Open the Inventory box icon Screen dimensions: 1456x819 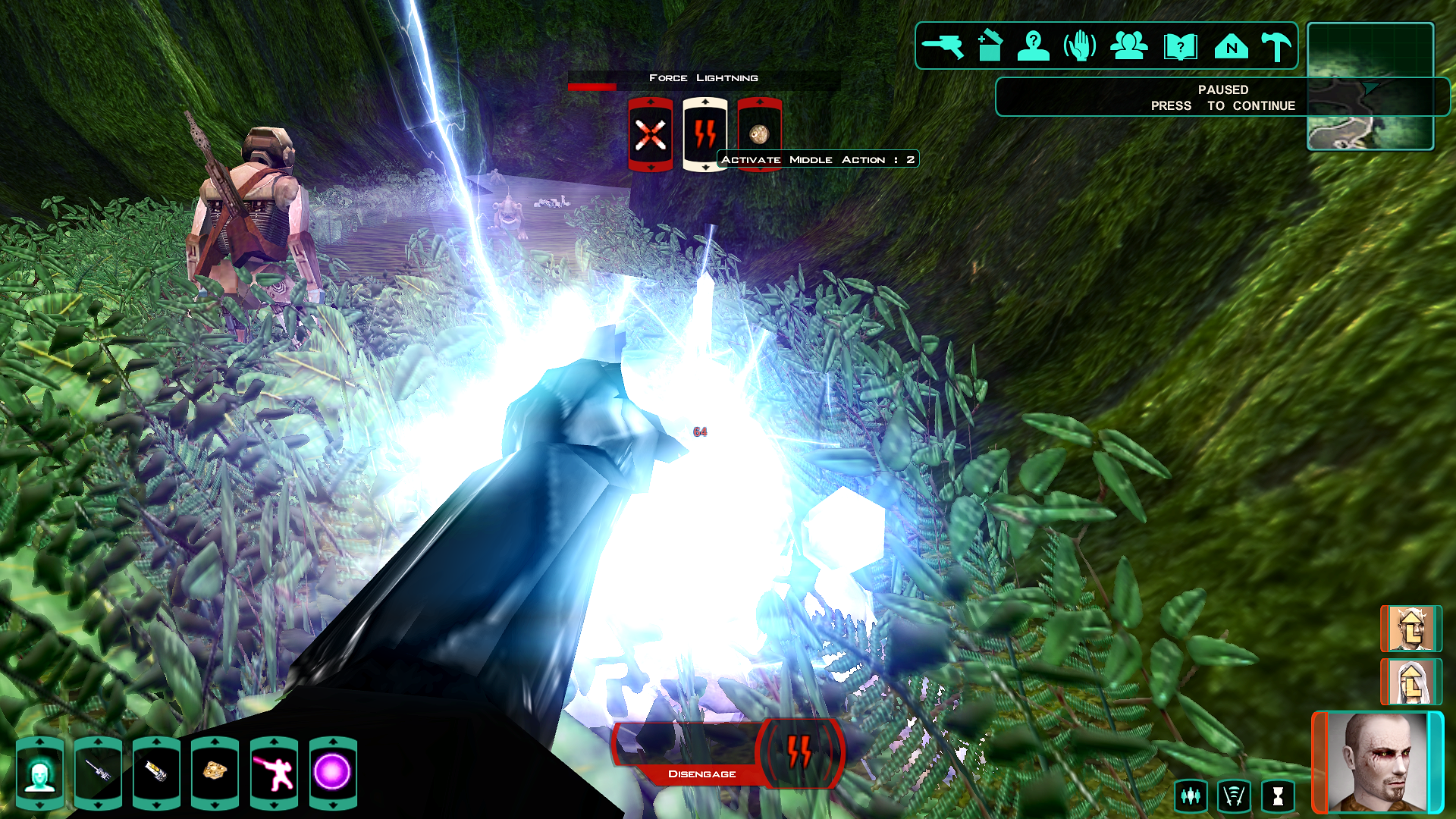(989, 46)
